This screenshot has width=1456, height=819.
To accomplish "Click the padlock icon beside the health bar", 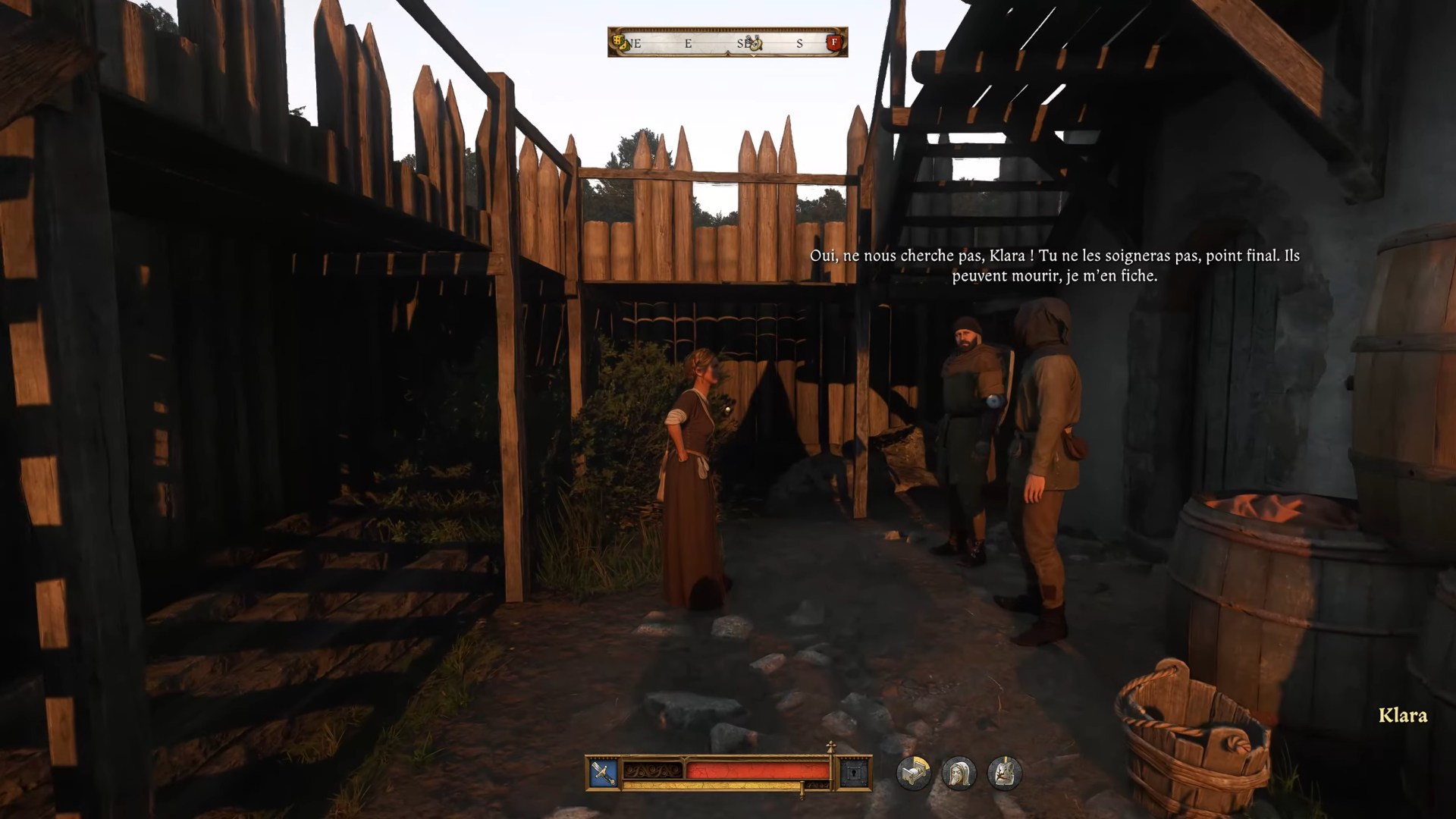I will click(x=852, y=773).
